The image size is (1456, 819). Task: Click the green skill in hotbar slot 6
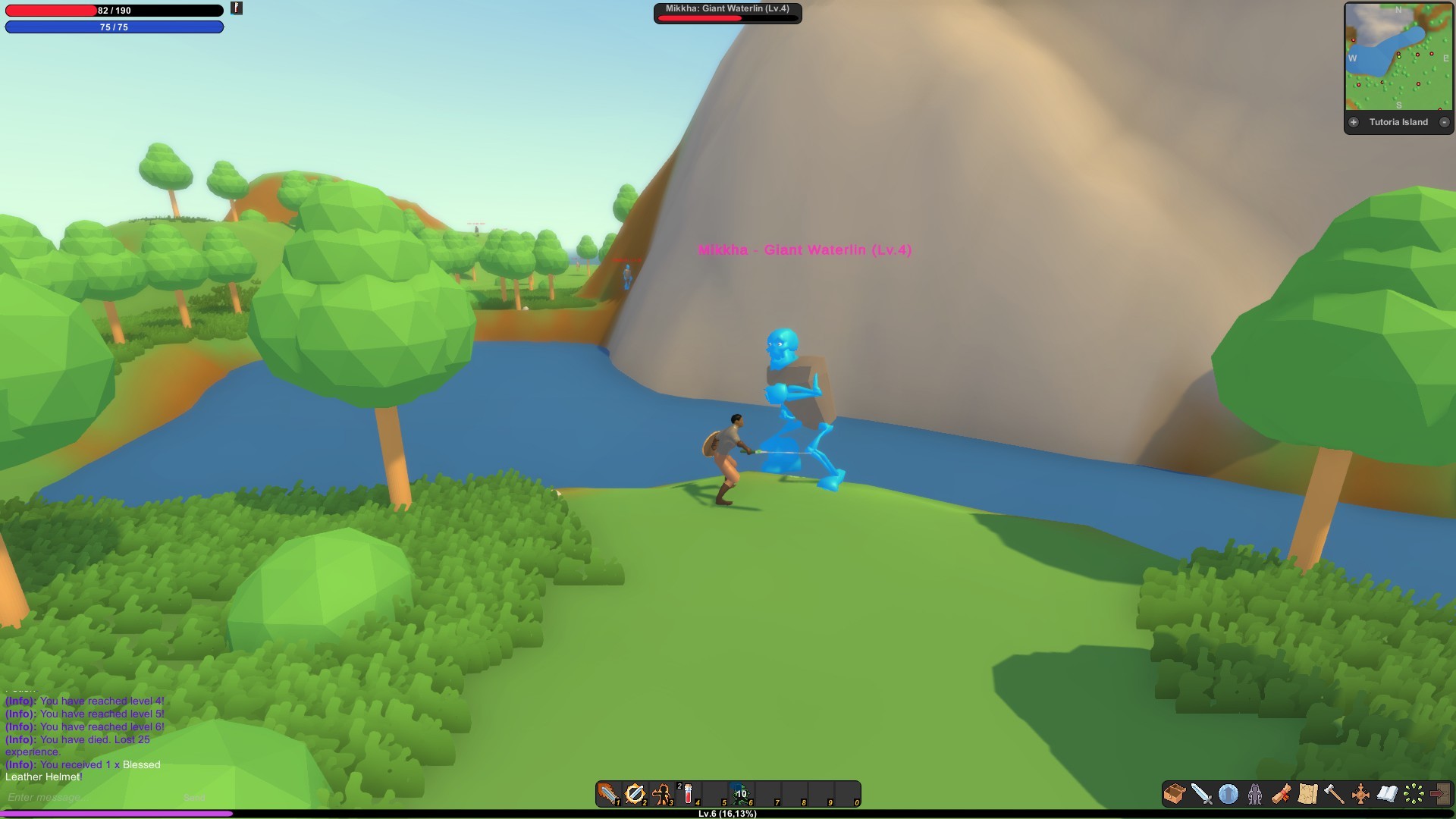point(741,794)
